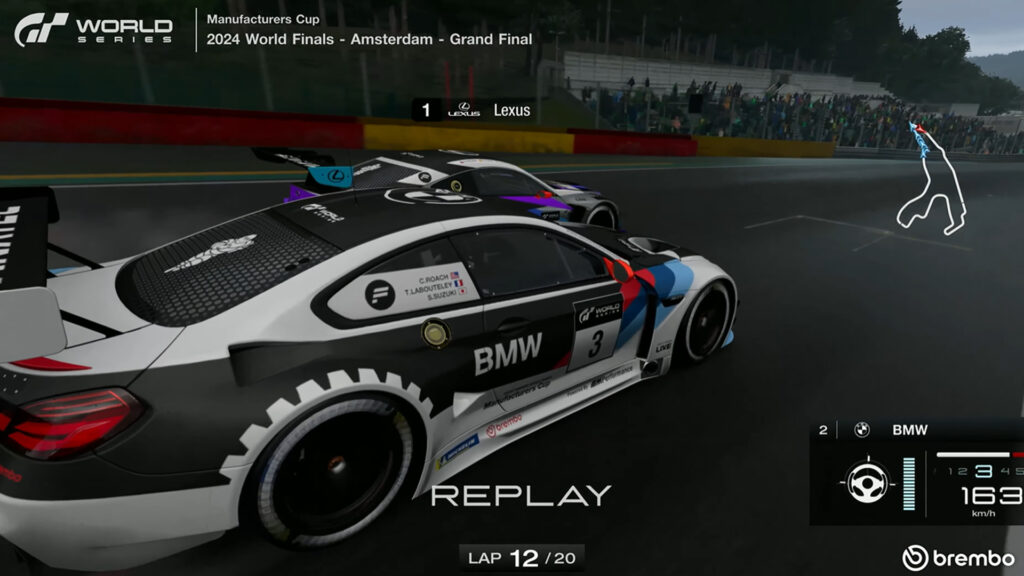The image size is (1024, 576).
Task: Click the GT World Series logo
Action: 93,30
